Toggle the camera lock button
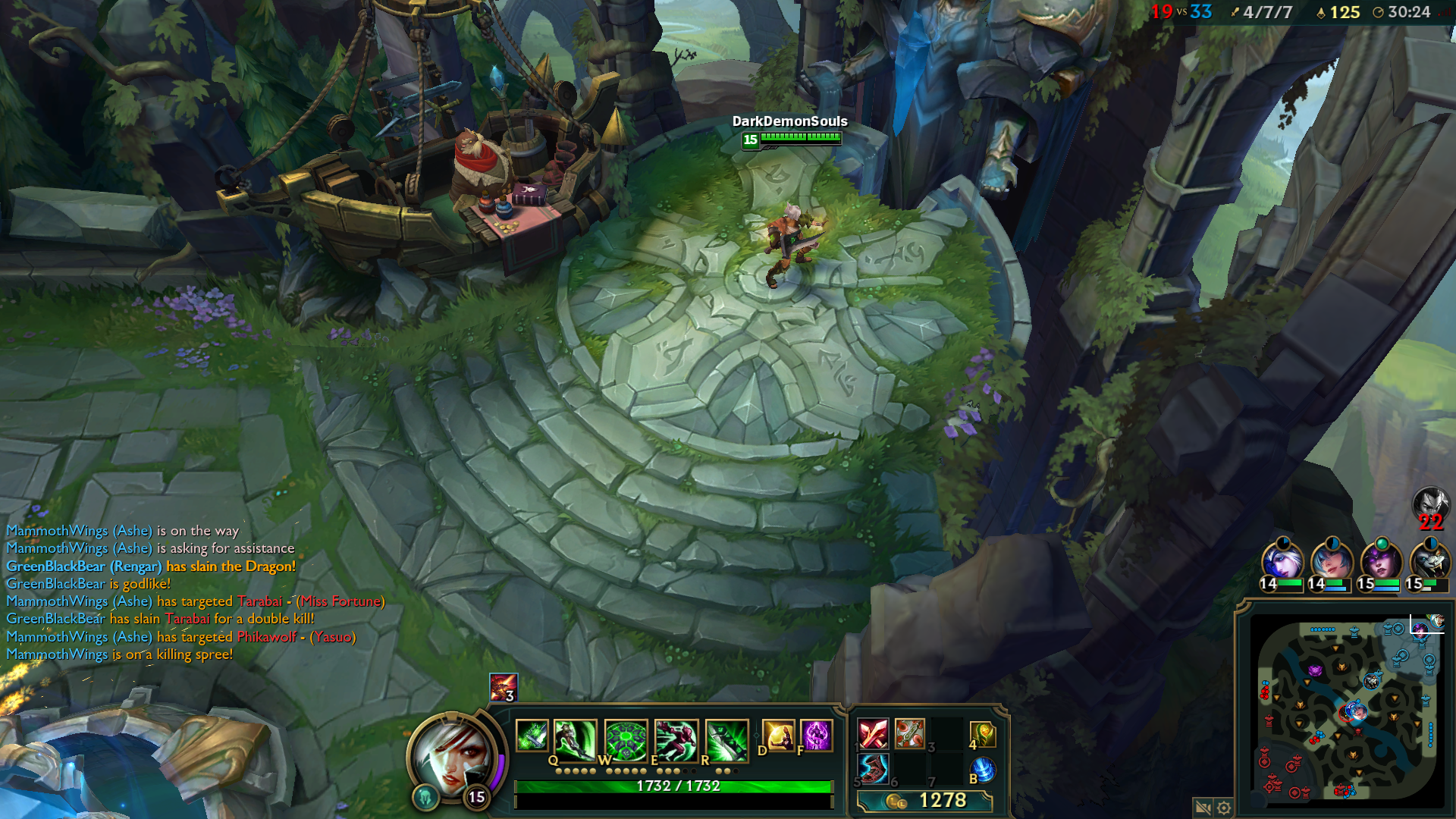The height and width of the screenshot is (819, 1456). (x=1202, y=808)
